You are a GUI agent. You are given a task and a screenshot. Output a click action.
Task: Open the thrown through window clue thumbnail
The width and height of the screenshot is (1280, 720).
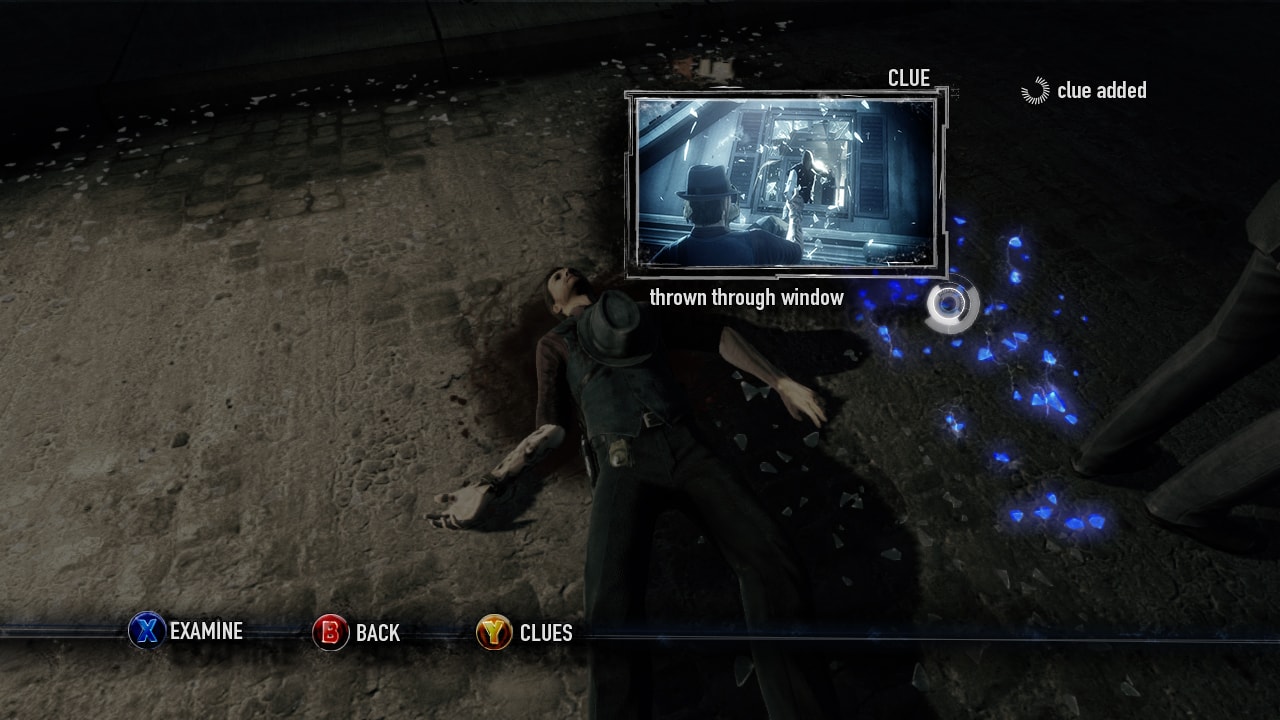tap(786, 183)
